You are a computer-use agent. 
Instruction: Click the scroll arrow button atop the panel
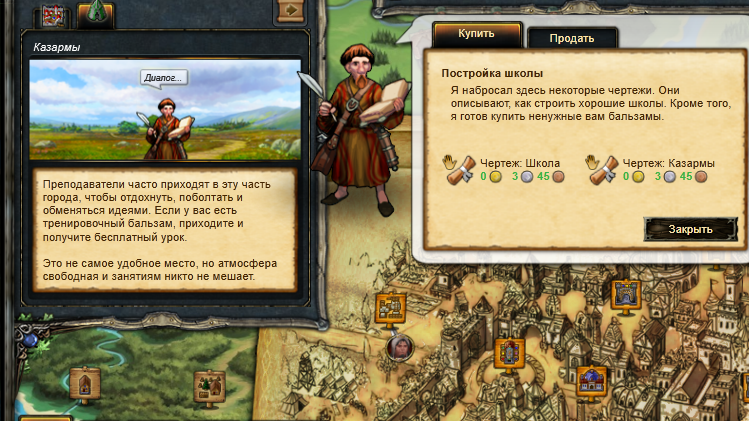click(x=290, y=10)
